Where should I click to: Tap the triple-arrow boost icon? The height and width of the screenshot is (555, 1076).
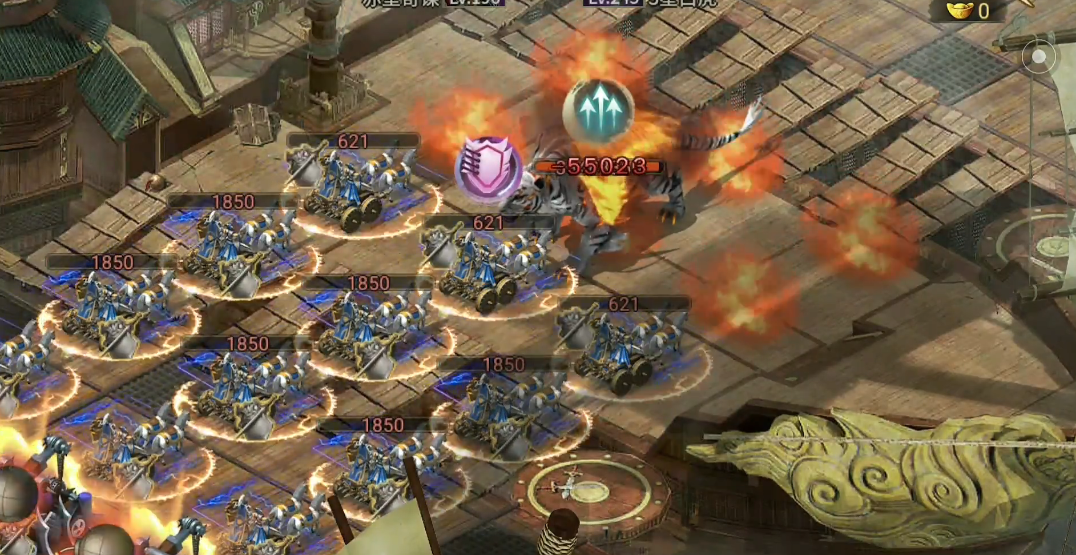click(x=598, y=110)
